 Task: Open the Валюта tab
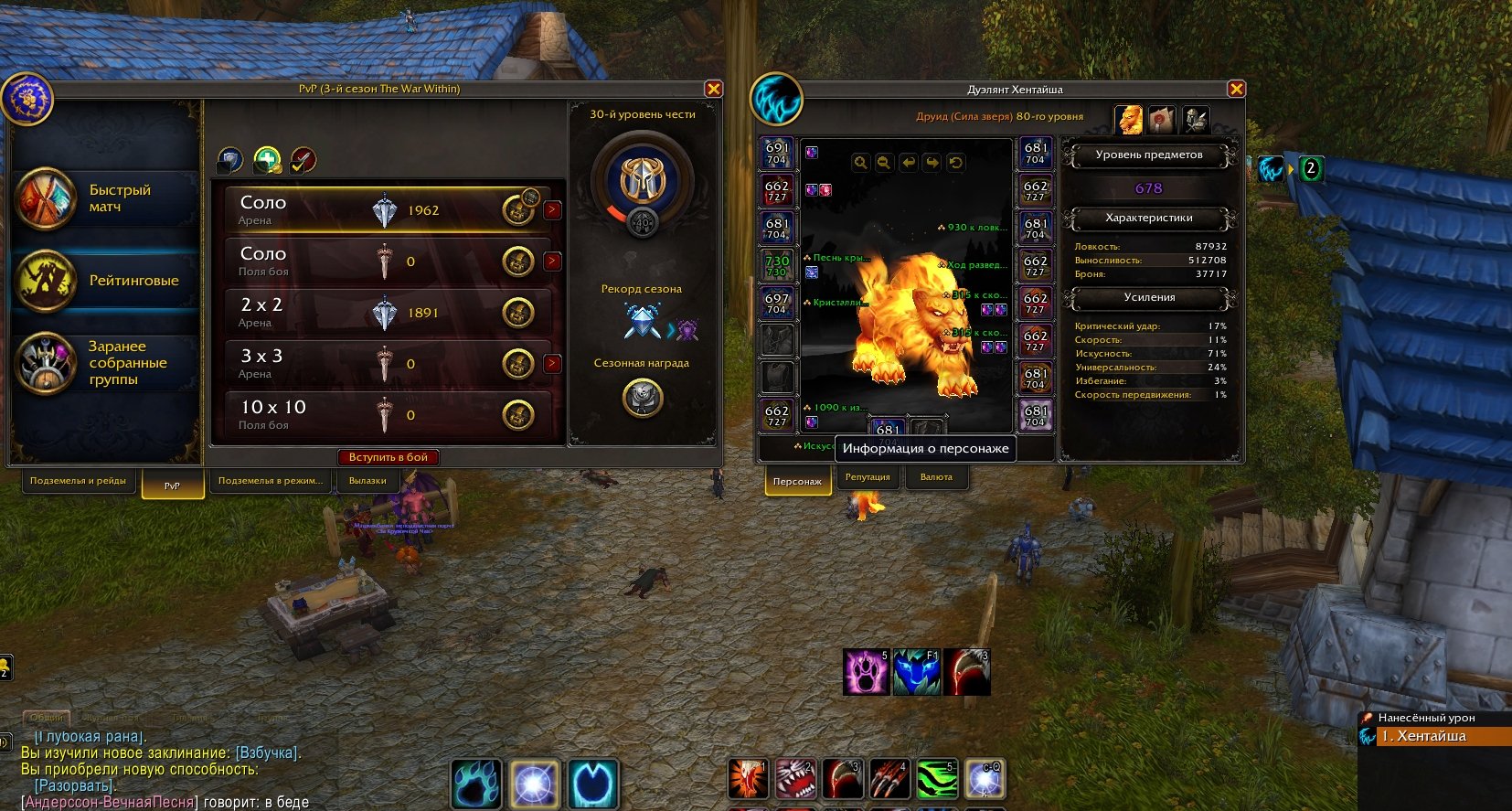pos(936,477)
